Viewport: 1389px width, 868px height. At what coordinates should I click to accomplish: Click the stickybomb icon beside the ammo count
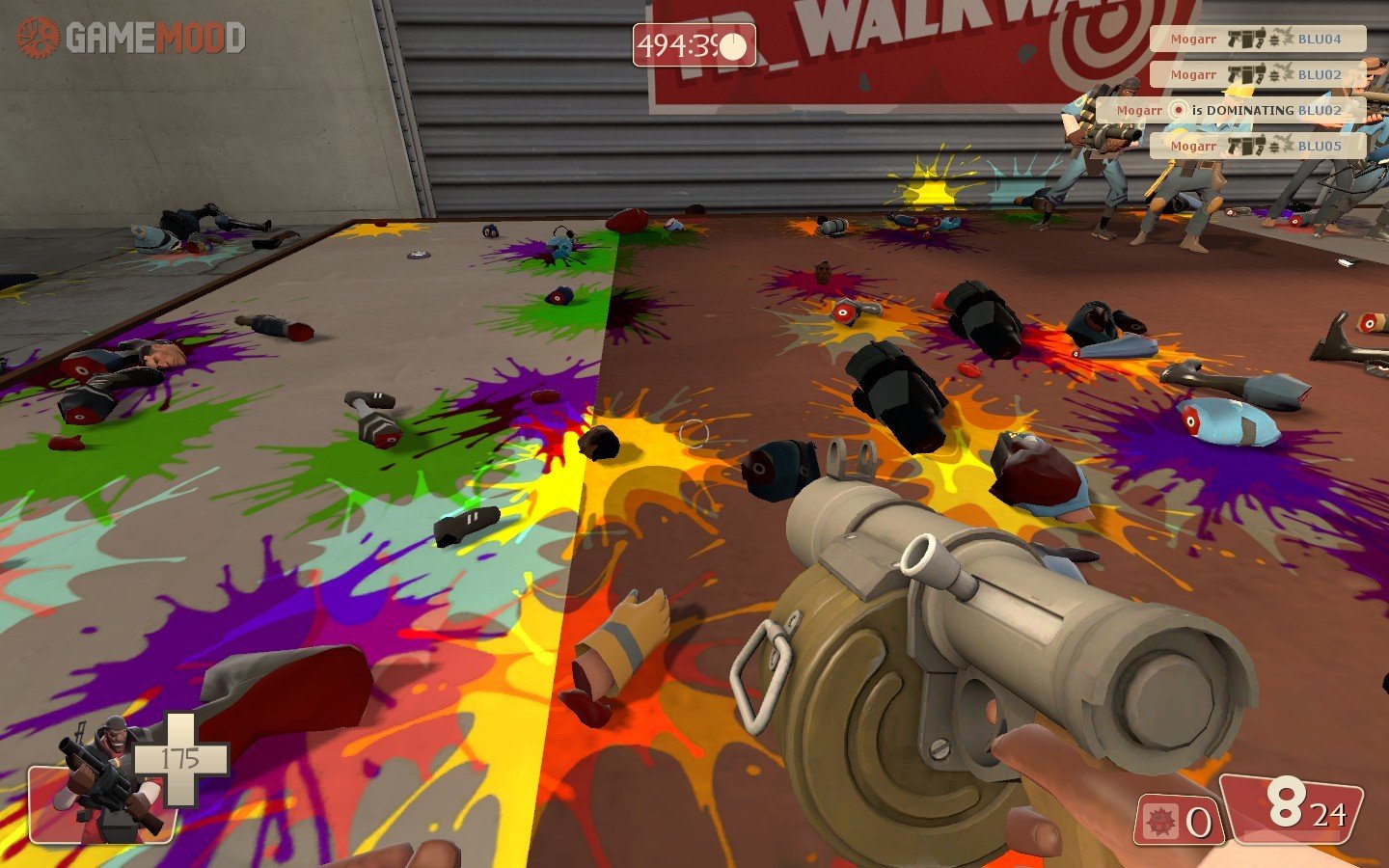(1157, 823)
